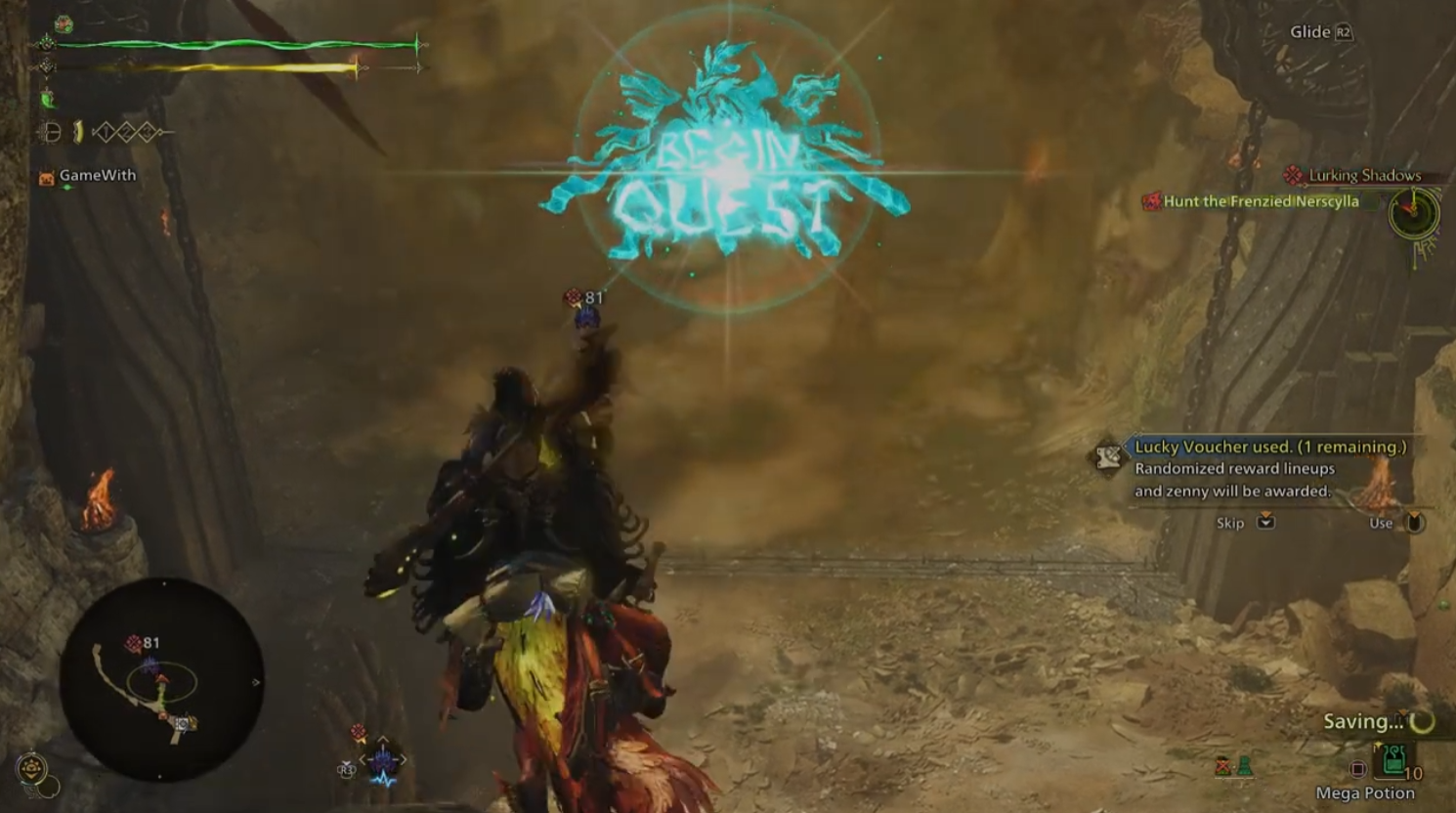Click the down chevron next to Skip
The width and height of the screenshot is (1456, 813).
coord(1264,523)
